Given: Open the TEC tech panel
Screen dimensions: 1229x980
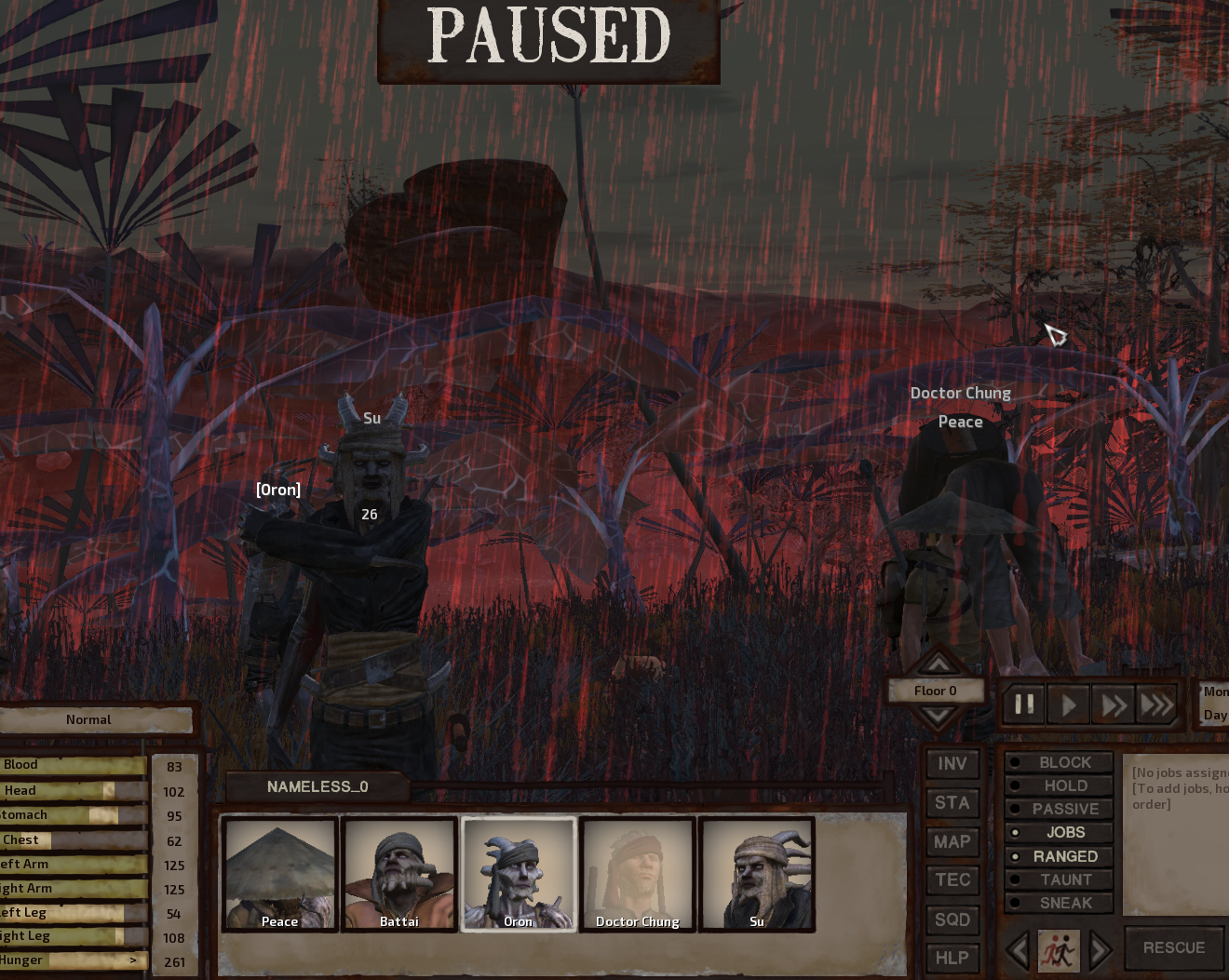Looking at the screenshot, I should (952, 880).
